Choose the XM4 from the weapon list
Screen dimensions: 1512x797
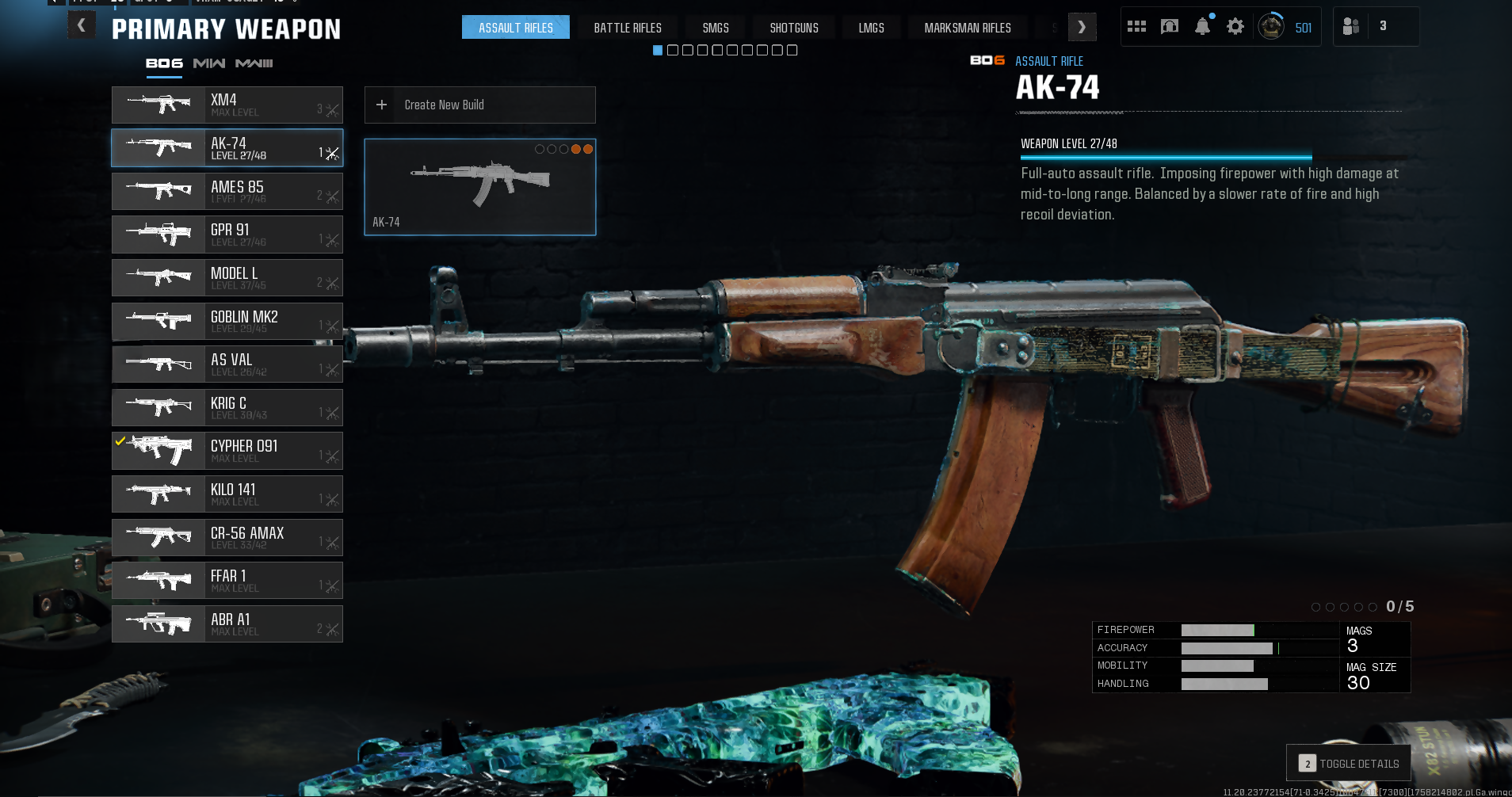227,105
